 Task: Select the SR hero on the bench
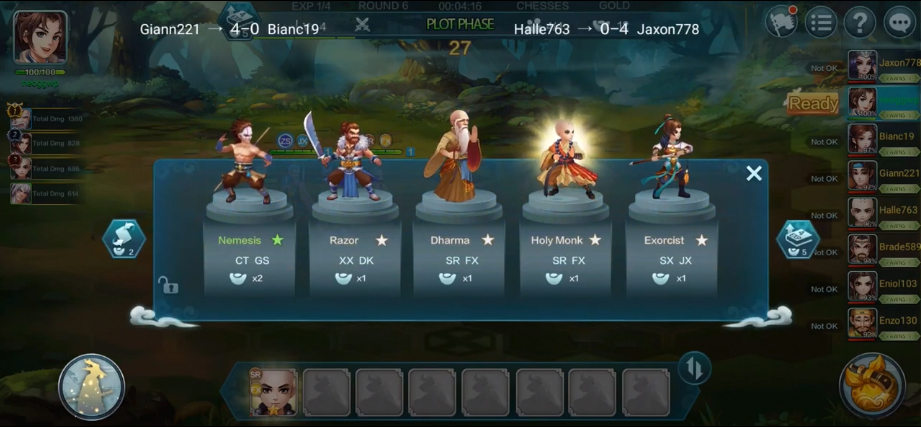272,391
